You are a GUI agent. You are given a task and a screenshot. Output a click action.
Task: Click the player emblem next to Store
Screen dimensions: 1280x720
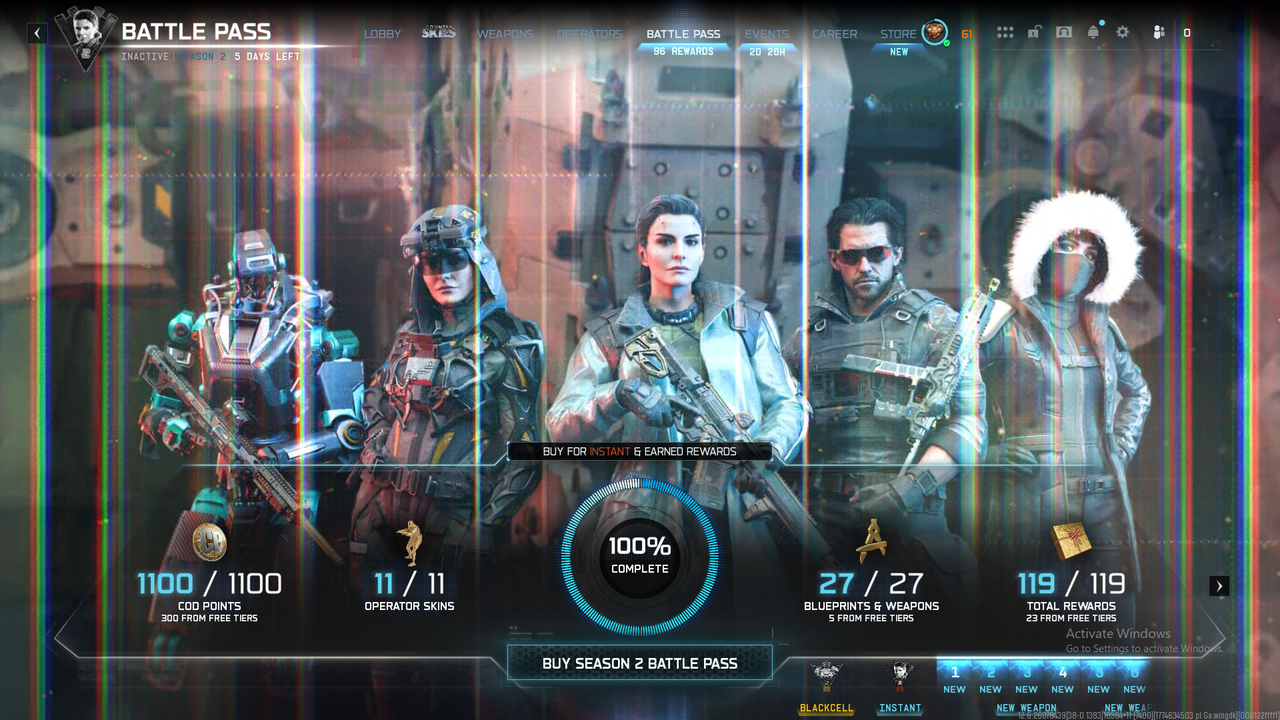pos(934,33)
